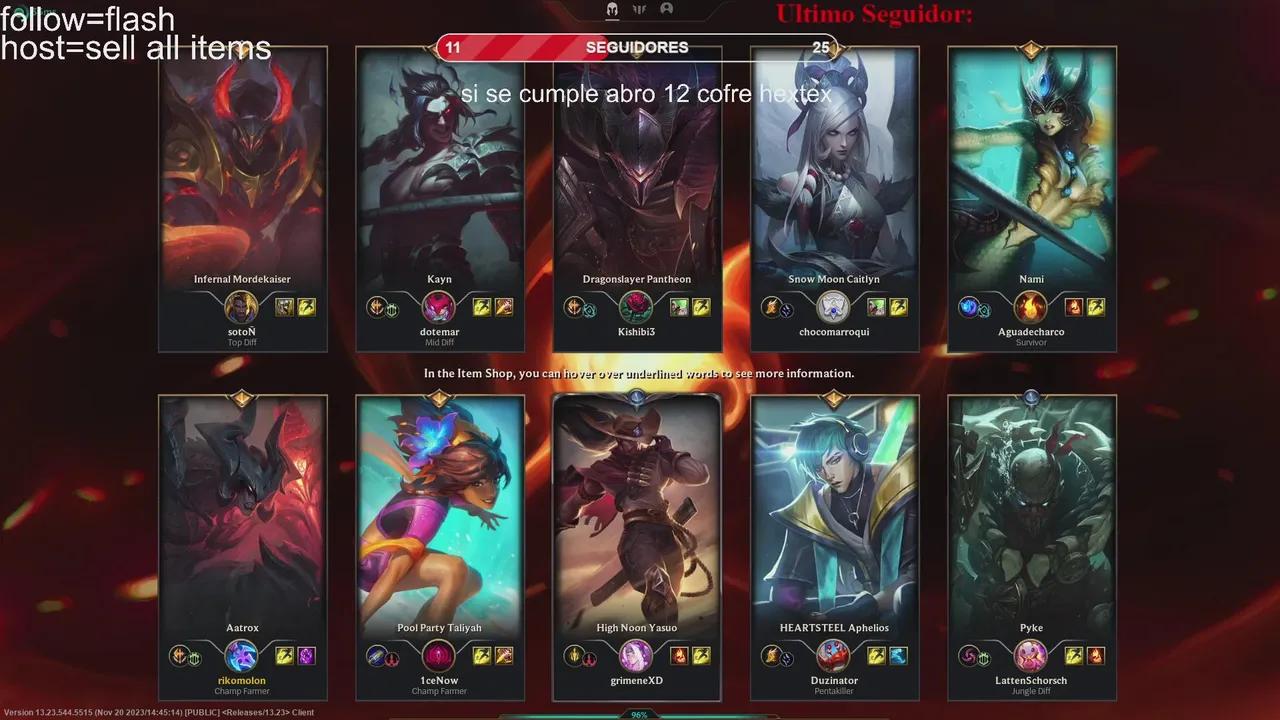
Task: Click the green honor shield badge next to dotemar
Action: pyautogui.click(x=393, y=310)
